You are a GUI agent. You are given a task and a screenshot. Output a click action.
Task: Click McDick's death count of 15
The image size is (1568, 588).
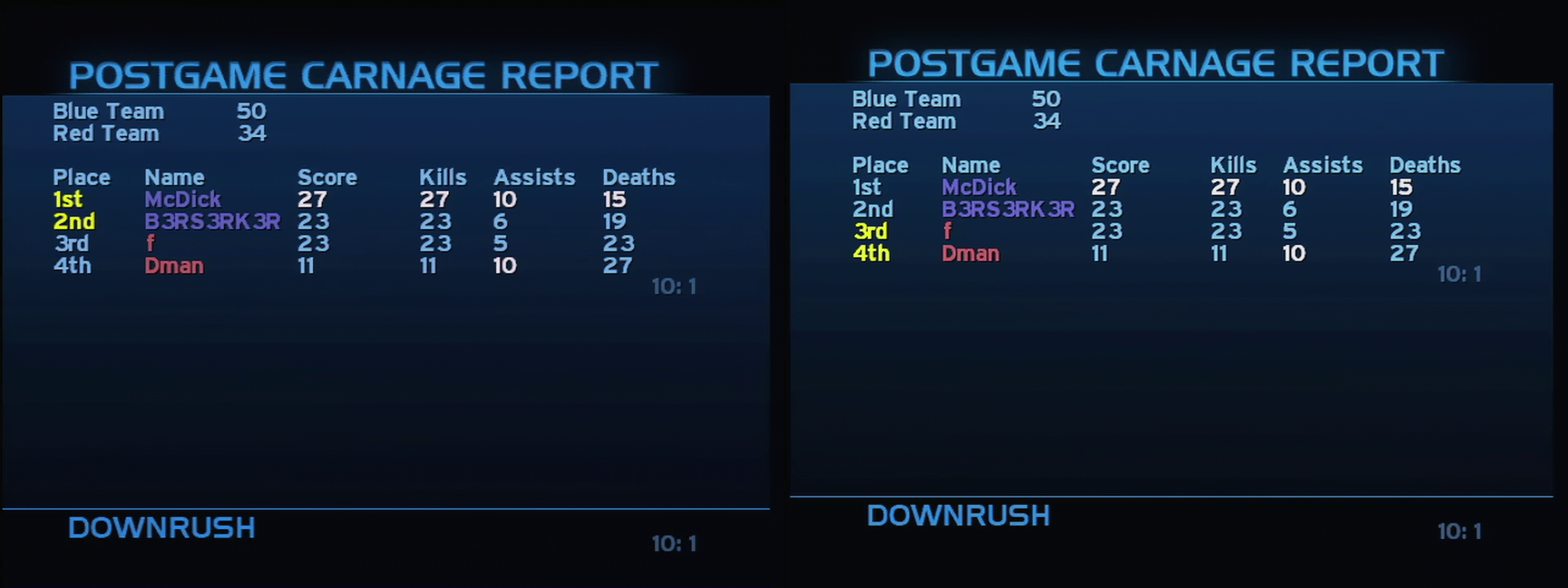point(614,198)
